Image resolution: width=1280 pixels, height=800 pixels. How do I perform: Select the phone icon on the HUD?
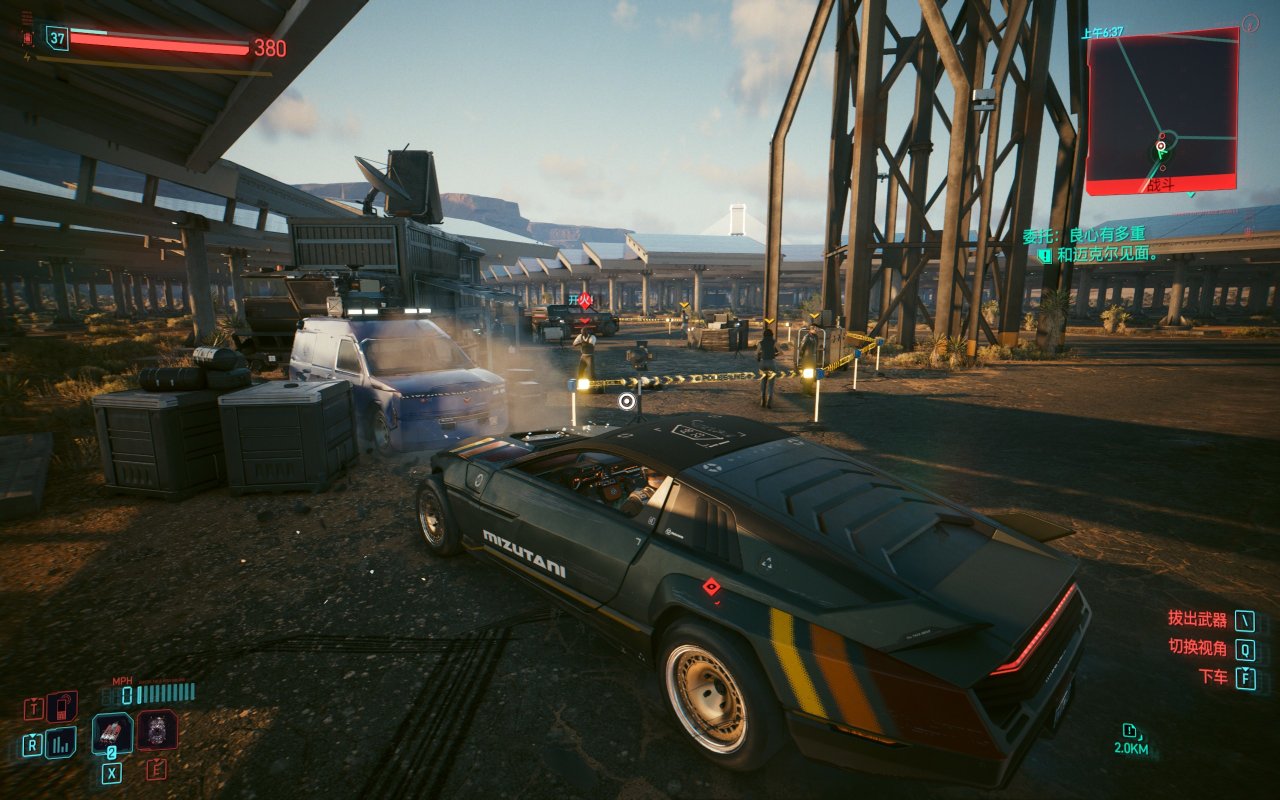[62, 707]
